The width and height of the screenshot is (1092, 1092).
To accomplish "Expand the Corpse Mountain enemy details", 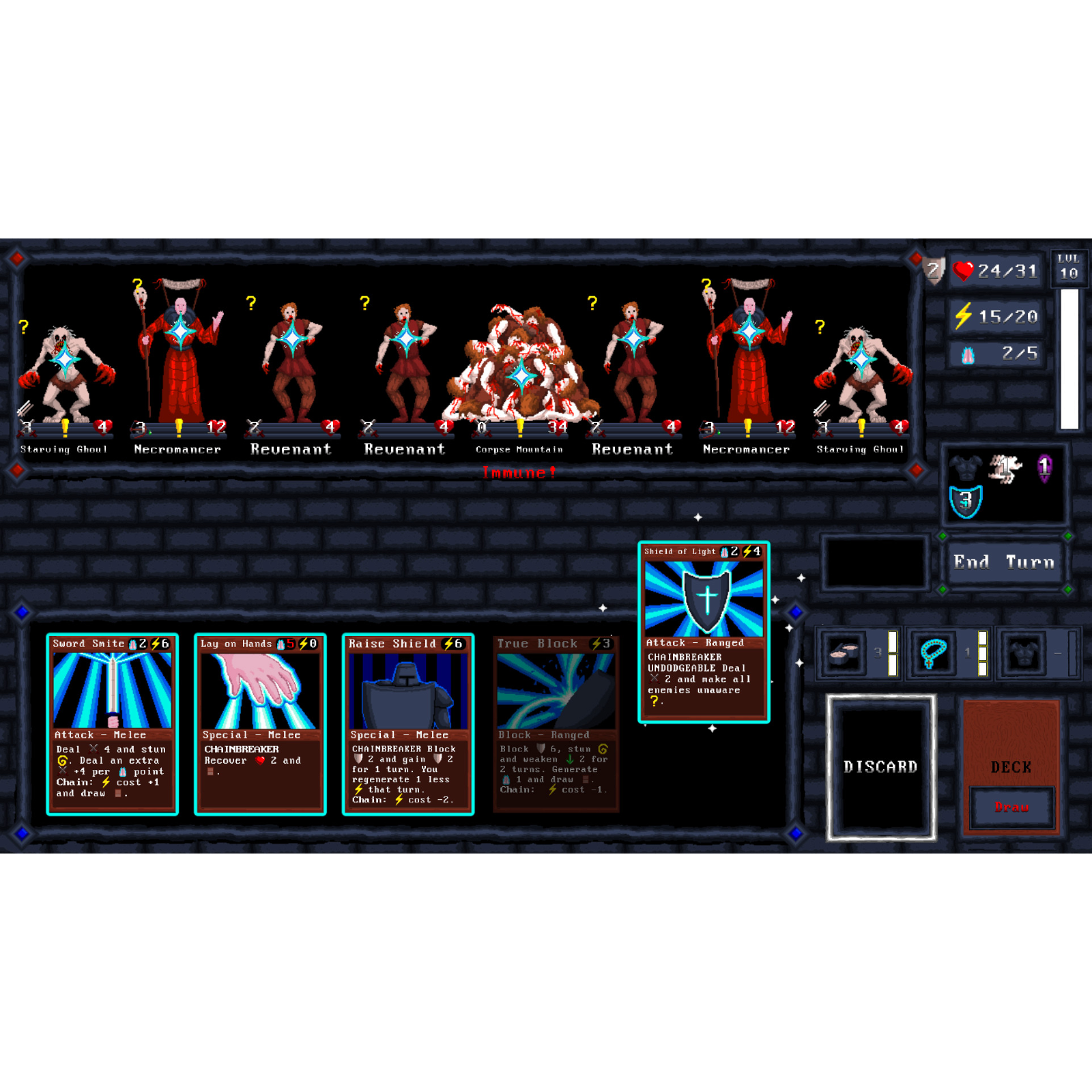I will click(521, 373).
